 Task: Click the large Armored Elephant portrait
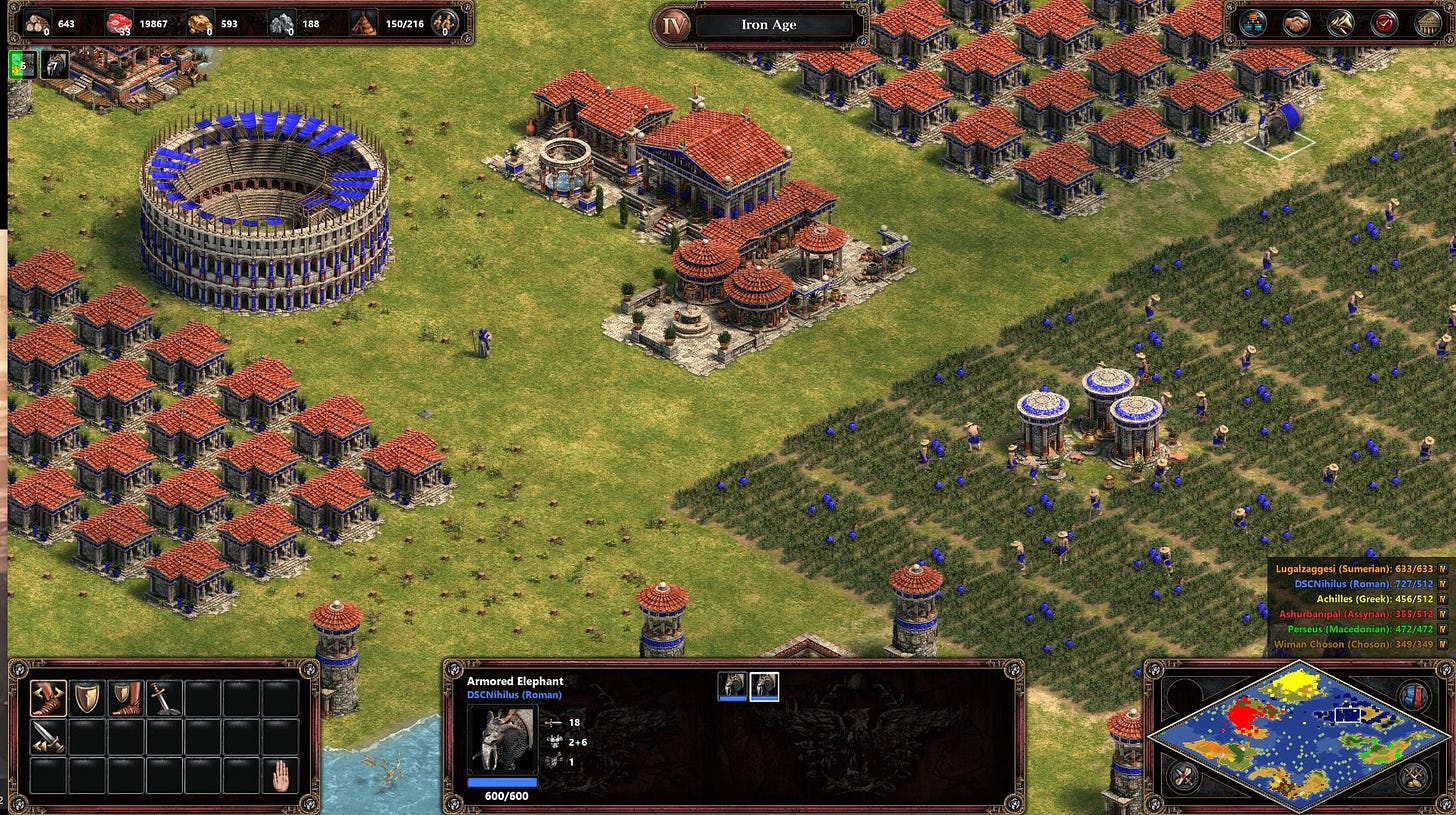[502, 741]
